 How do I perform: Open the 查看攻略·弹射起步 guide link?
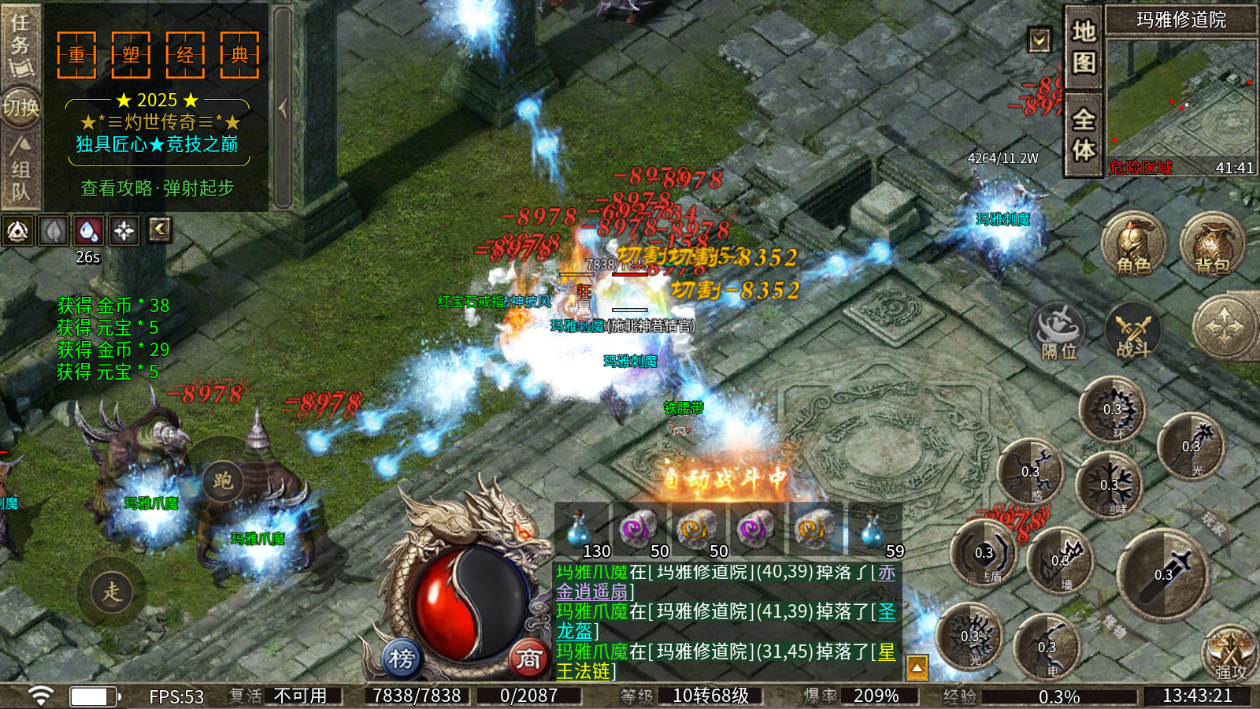tap(157, 188)
